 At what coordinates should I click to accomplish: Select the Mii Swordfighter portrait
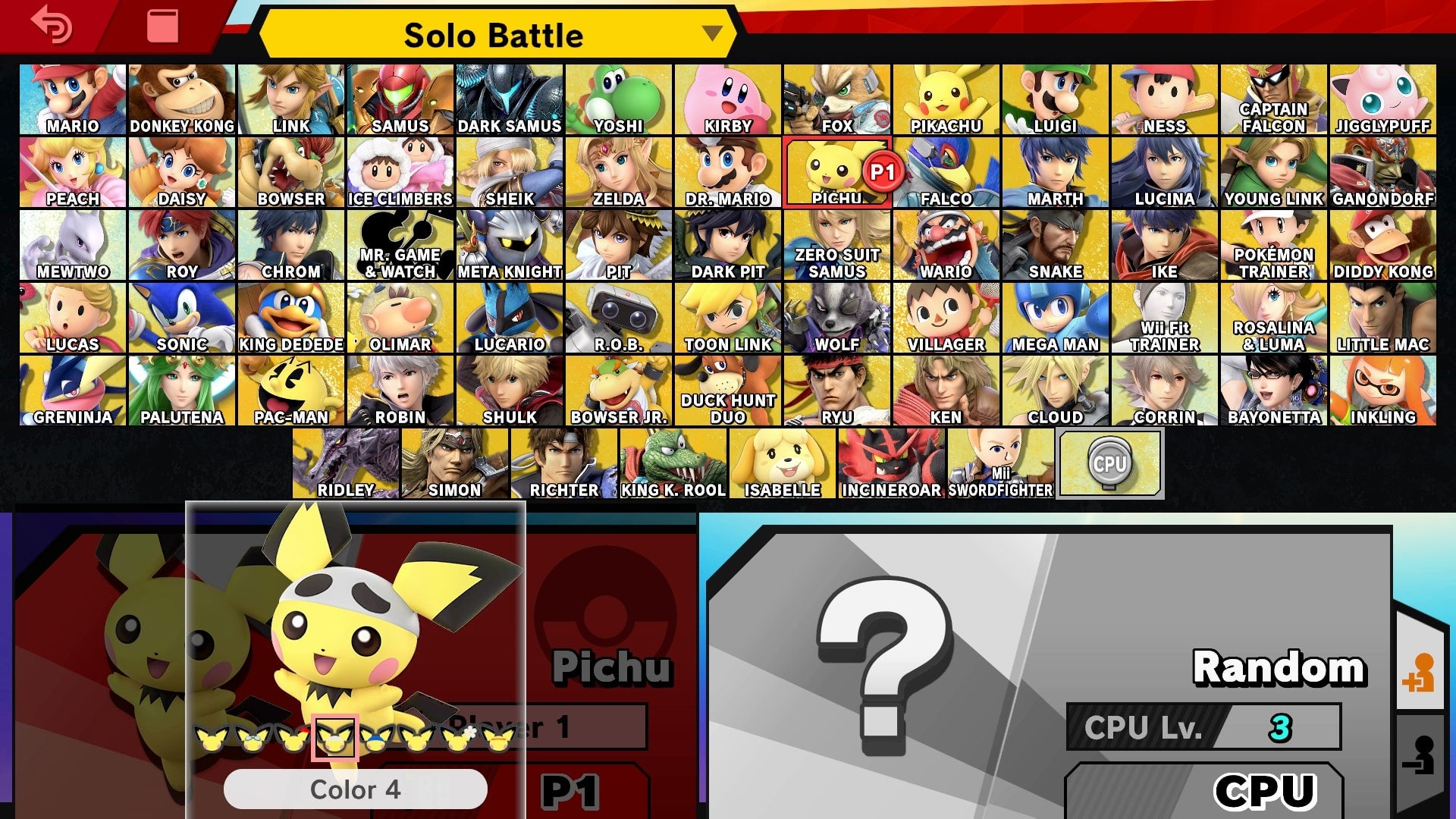coord(999,461)
